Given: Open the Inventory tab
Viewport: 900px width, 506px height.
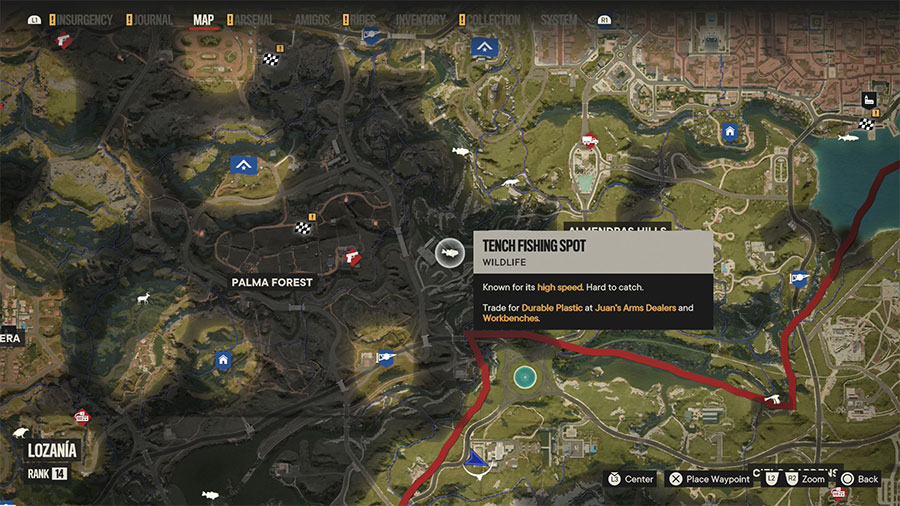Looking at the screenshot, I should (x=420, y=19).
